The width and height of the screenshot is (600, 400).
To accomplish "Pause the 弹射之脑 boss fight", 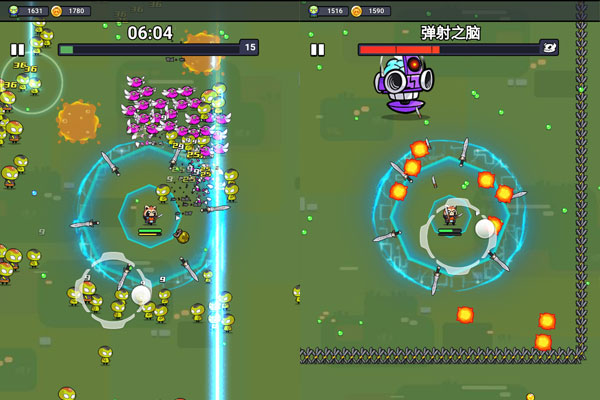I will pos(317,49).
